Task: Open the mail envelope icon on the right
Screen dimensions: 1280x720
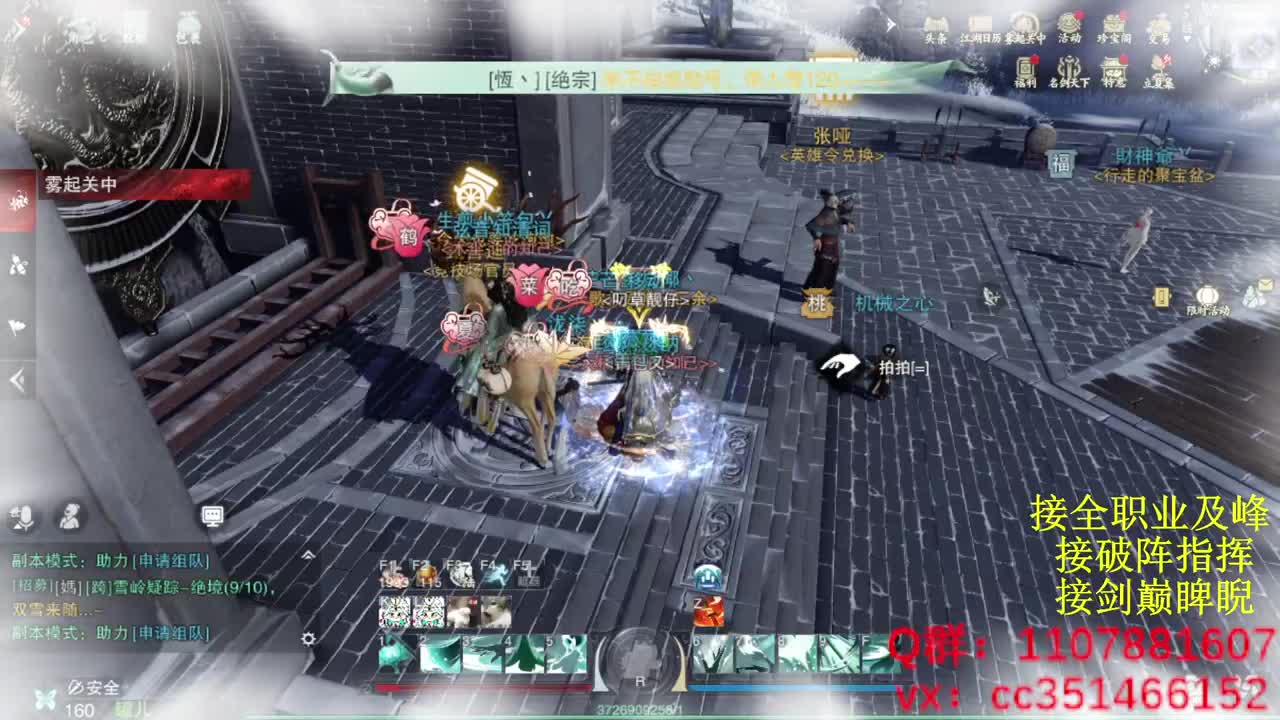Action: click(1264, 283)
